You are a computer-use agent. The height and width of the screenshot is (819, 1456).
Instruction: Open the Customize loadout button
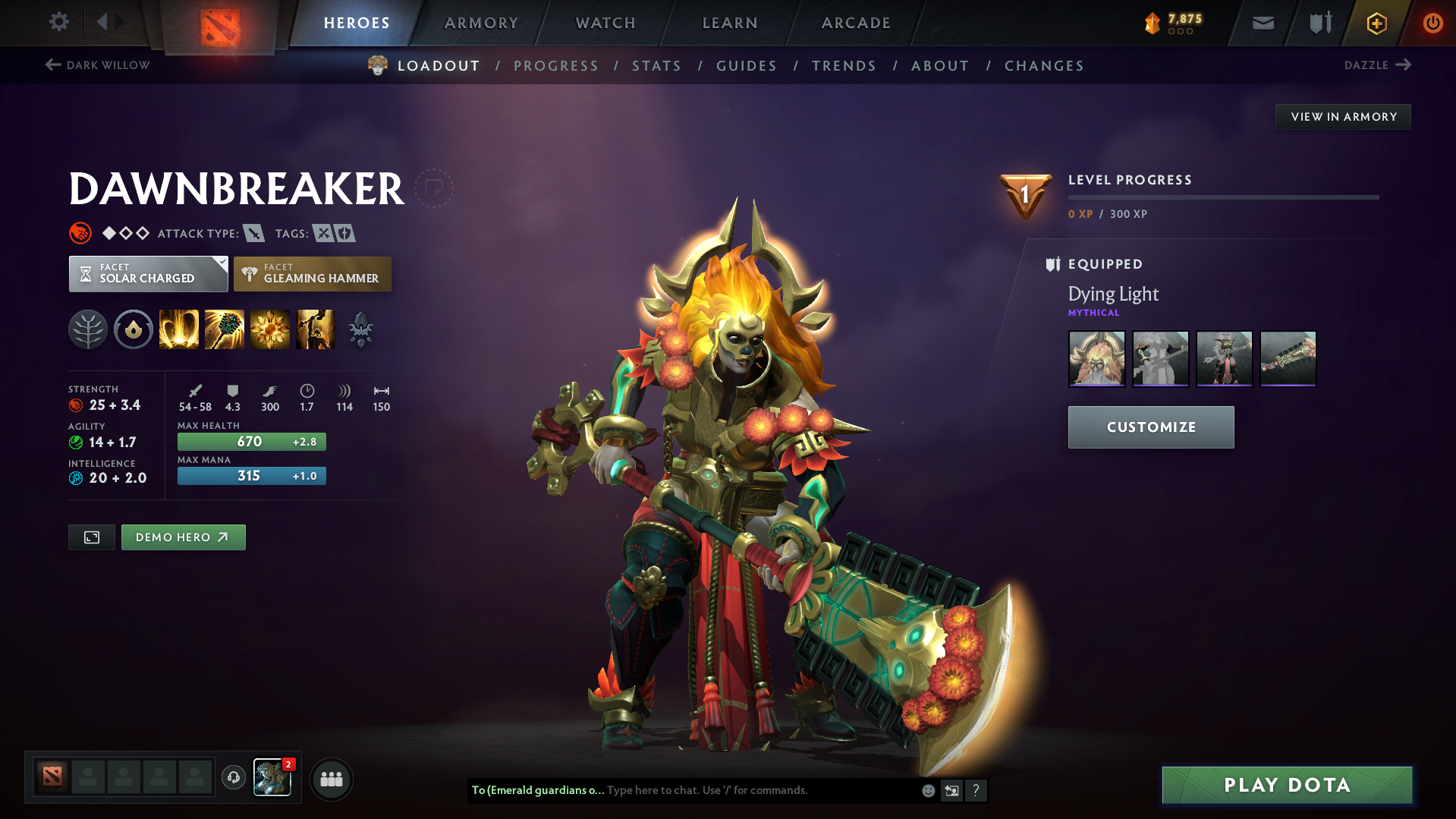1150,427
